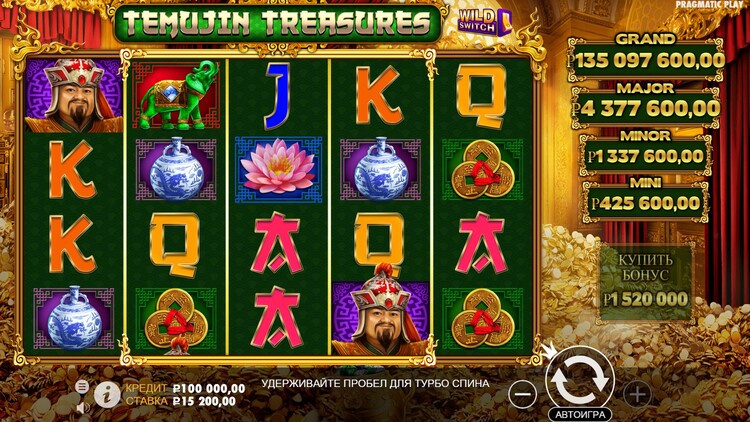Increase the bet with the plus button
The height and width of the screenshot is (422, 750).
pos(636,393)
